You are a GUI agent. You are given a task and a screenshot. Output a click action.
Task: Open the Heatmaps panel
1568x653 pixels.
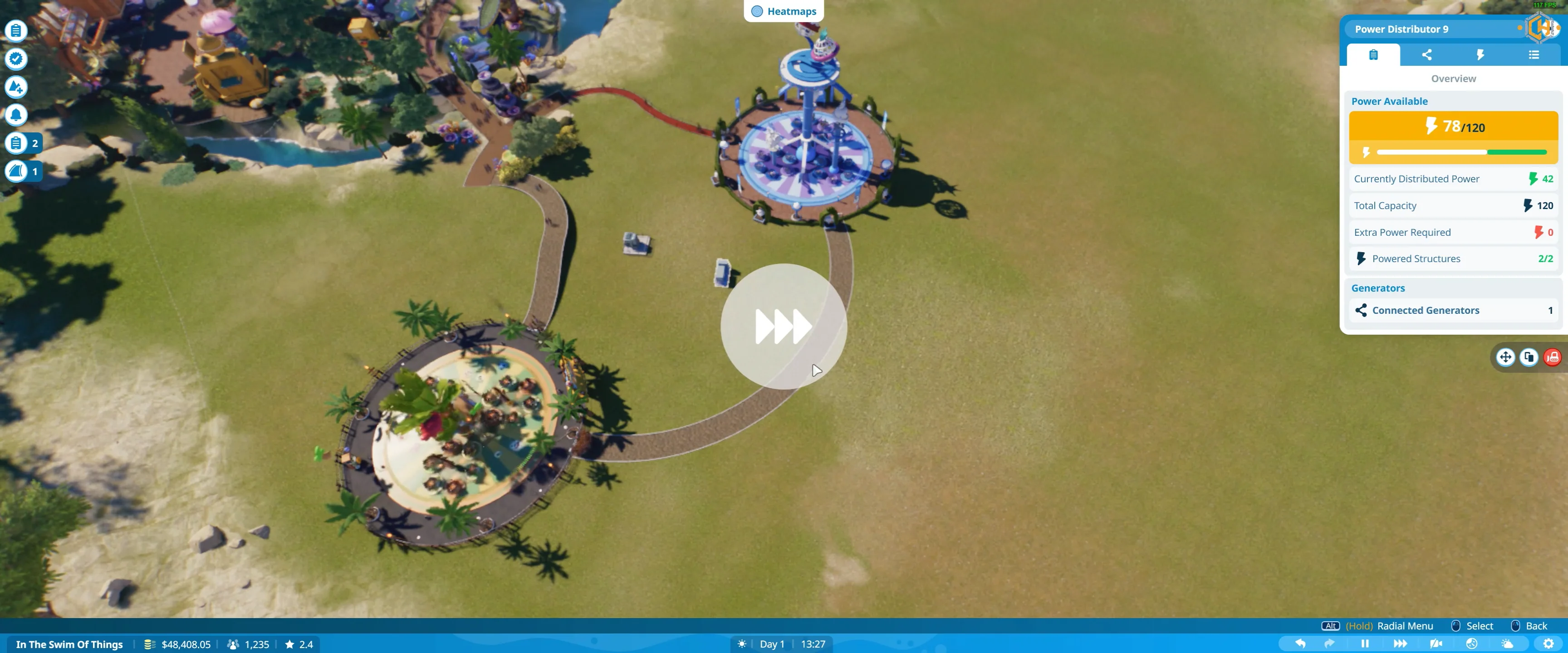coord(784,11)
